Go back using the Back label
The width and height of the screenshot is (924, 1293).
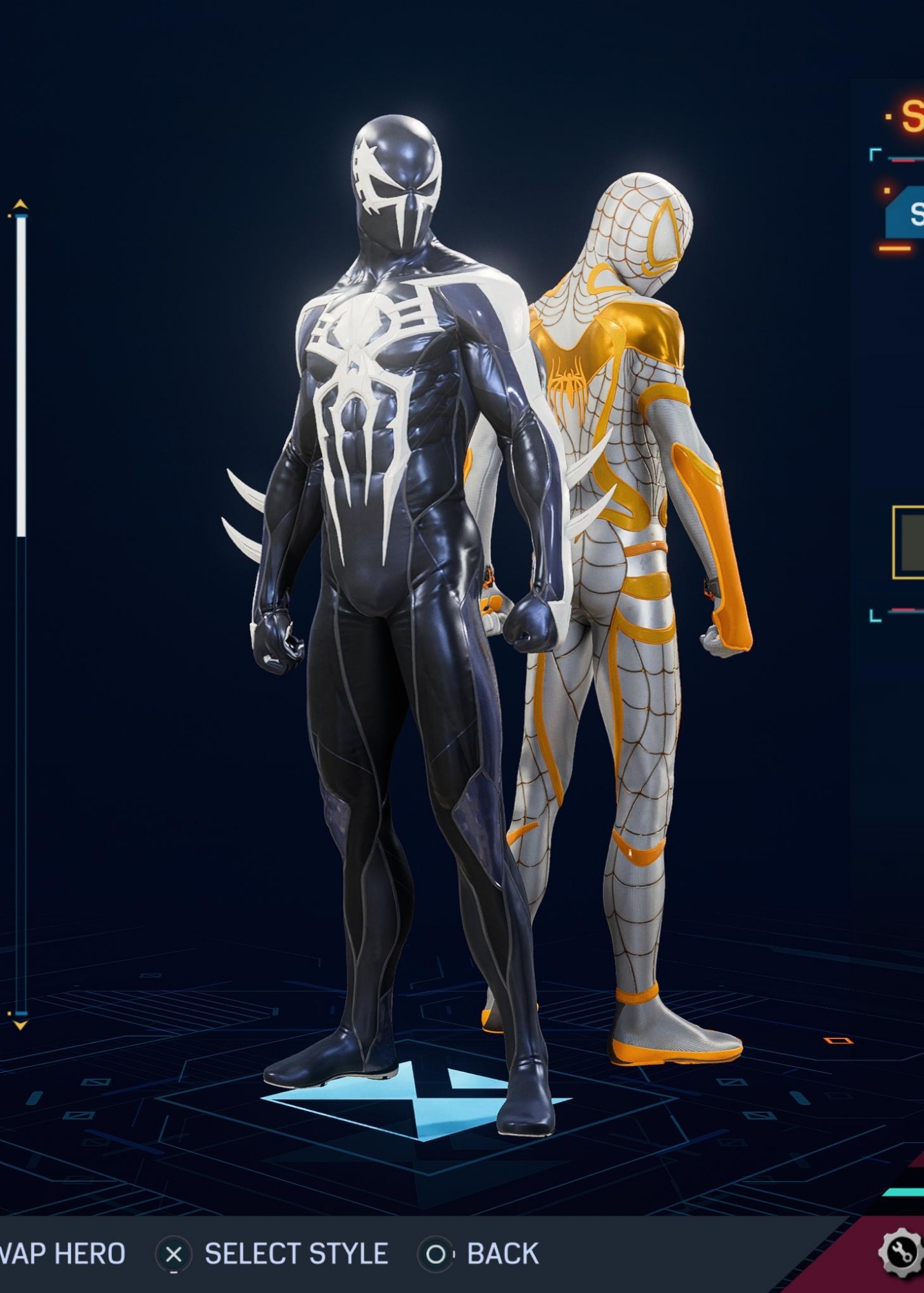502,1254
